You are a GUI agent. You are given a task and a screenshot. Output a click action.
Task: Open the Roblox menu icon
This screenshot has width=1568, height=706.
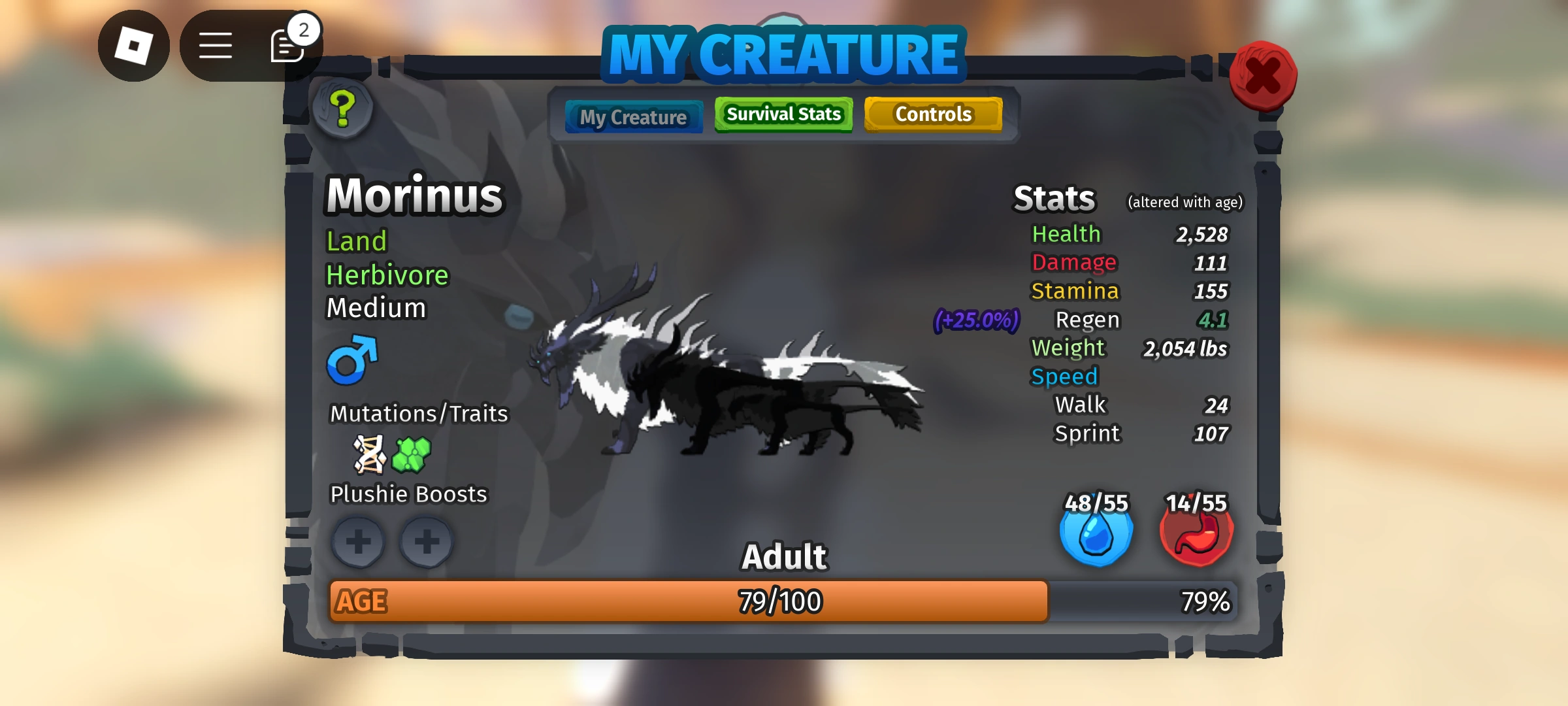click(x=135, y=46)
